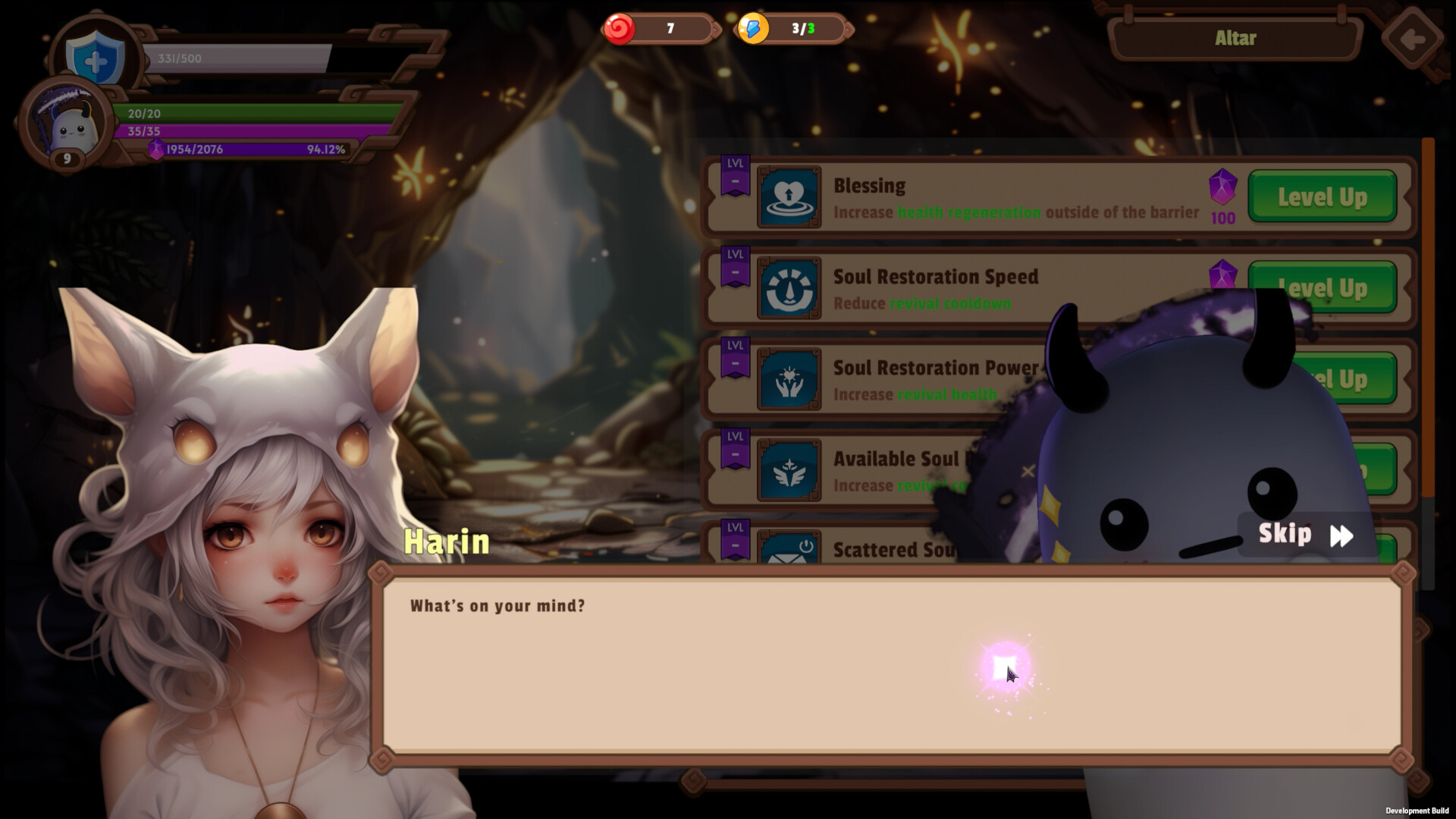Select the Altar header

pyautogui.click(x=1236, y=38)
